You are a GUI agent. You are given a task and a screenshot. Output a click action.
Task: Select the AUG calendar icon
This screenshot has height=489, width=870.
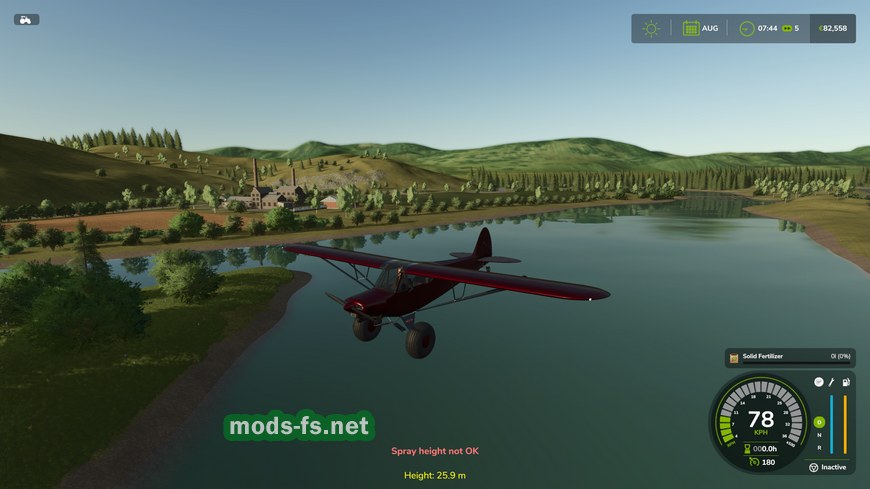691,28
